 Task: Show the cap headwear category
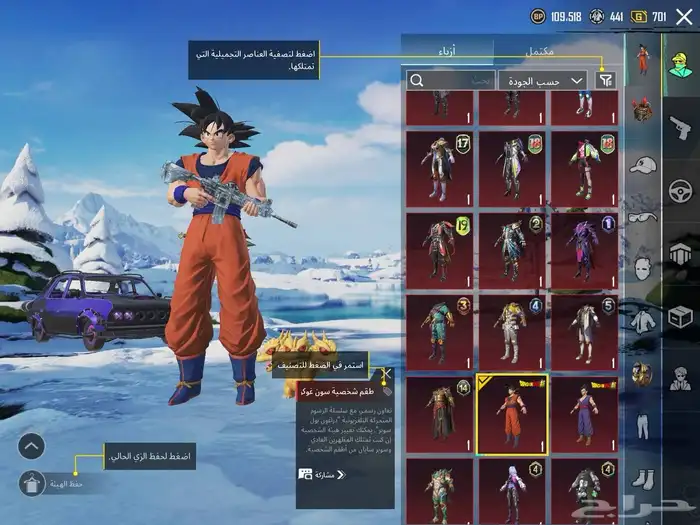[642, 163]
